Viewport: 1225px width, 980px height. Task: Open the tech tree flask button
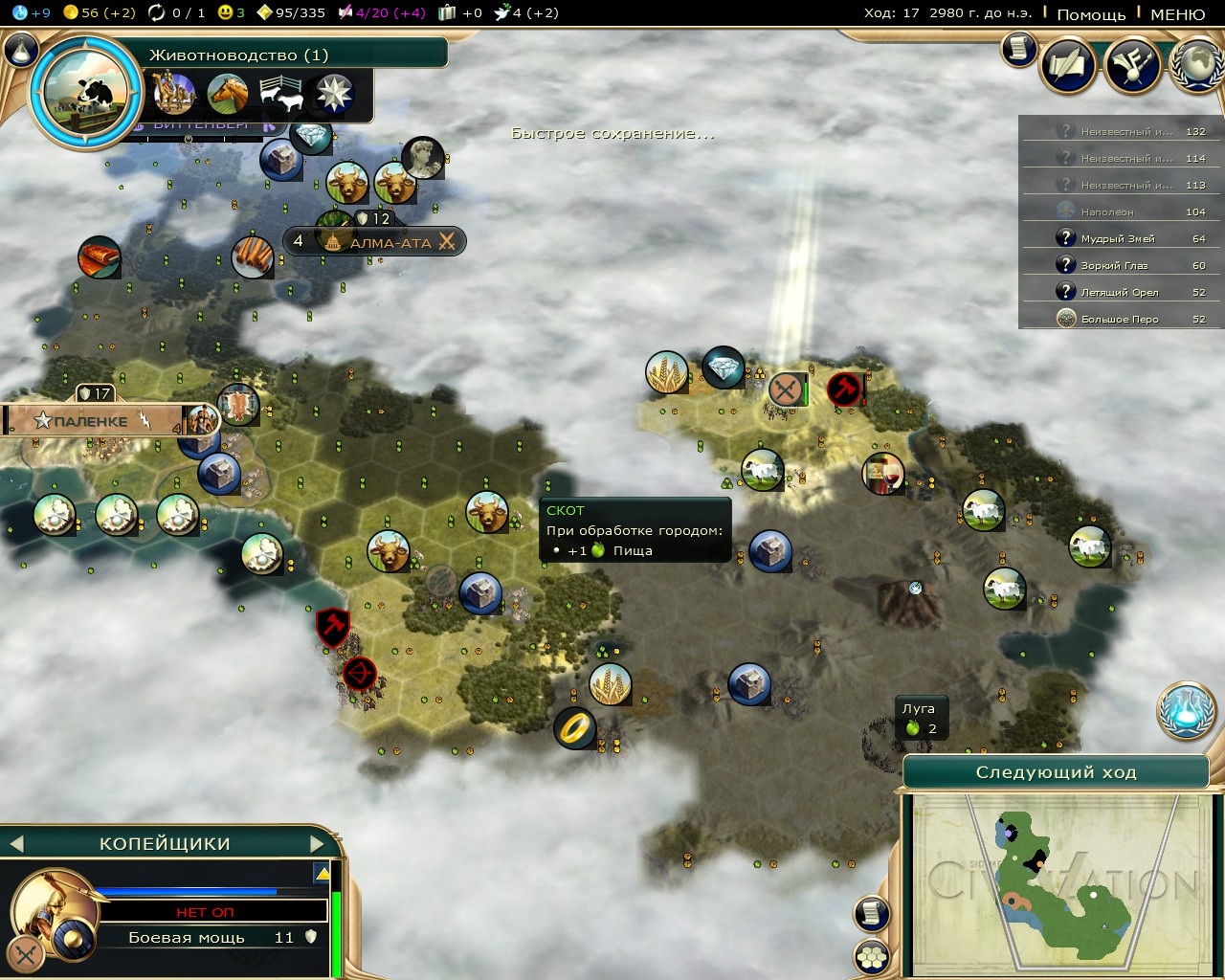(21, 50)
